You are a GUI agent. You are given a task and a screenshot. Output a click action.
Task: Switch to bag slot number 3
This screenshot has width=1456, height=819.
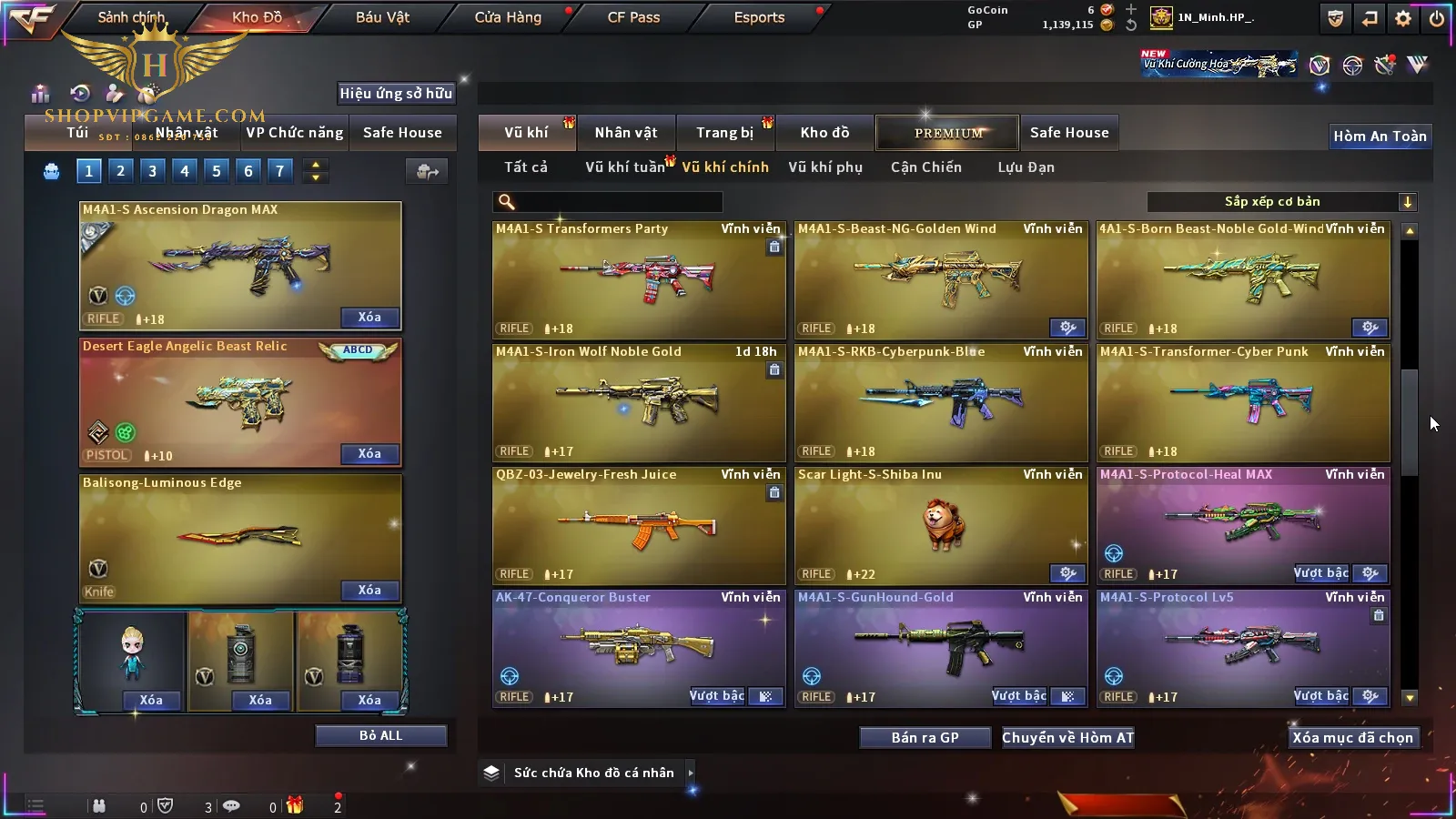click(152, 170)
